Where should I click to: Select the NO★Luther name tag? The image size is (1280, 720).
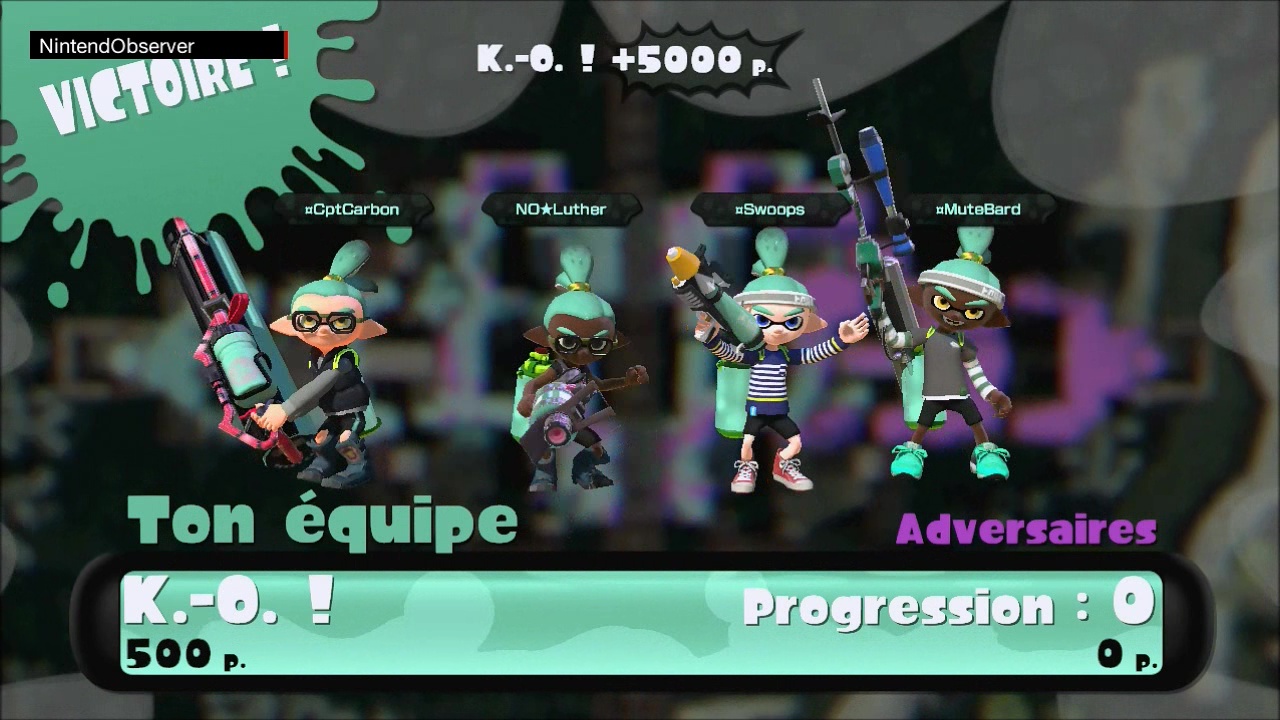pyautogui.click(x=560, y=210)
